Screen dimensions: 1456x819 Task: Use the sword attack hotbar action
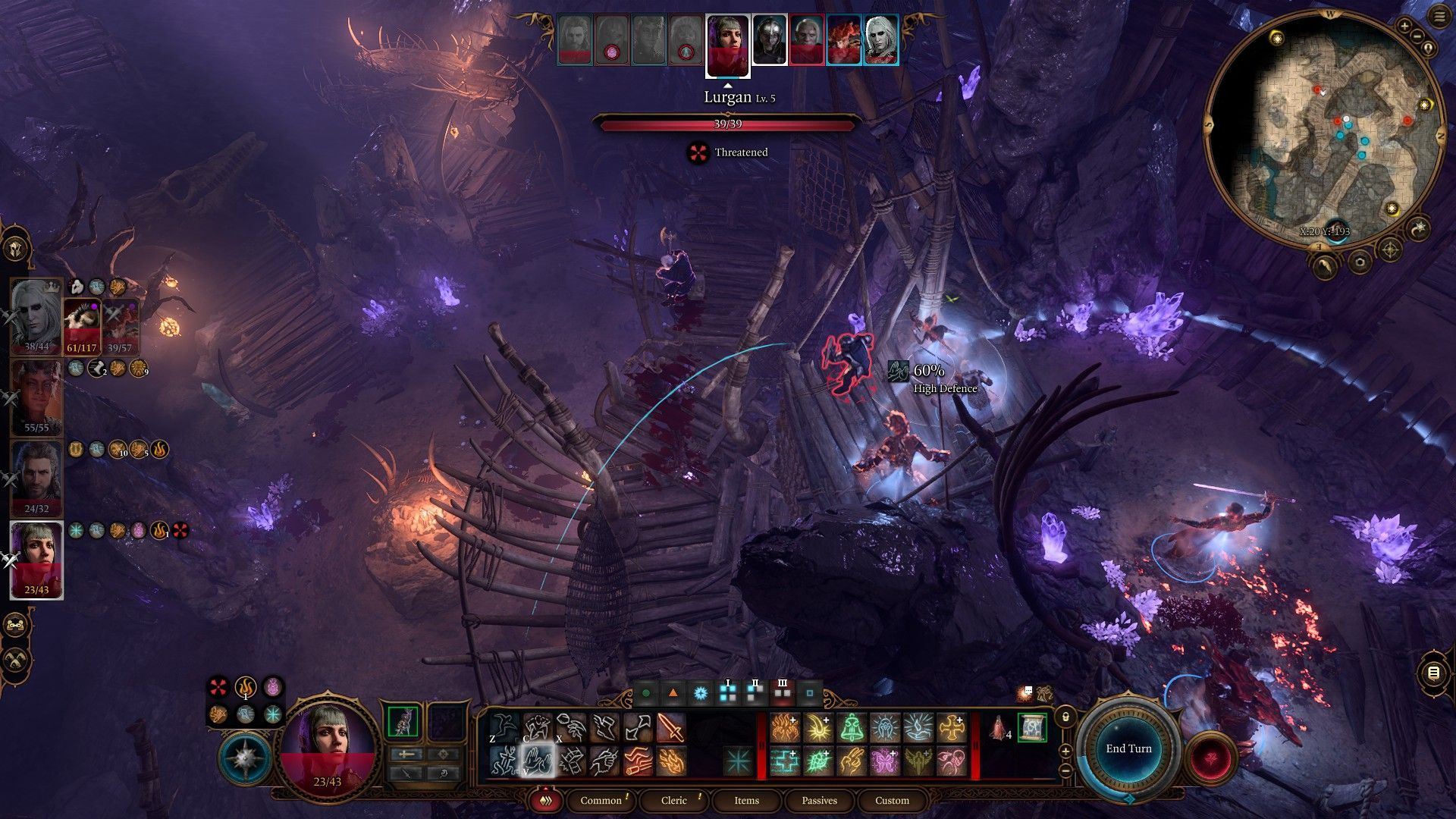[x=670, y=728]
